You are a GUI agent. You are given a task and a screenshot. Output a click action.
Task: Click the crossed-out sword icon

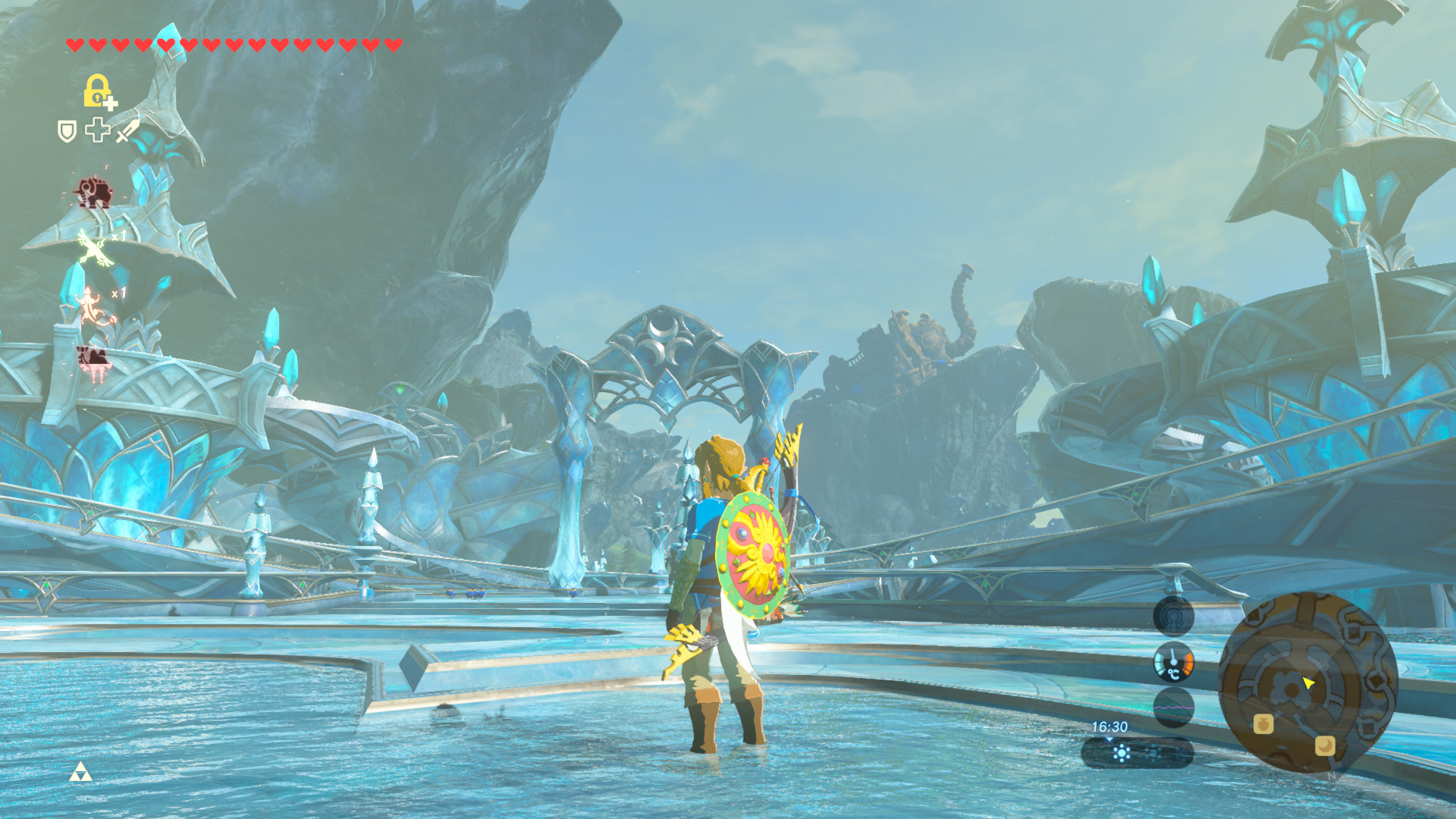click(x=125, y=131)
